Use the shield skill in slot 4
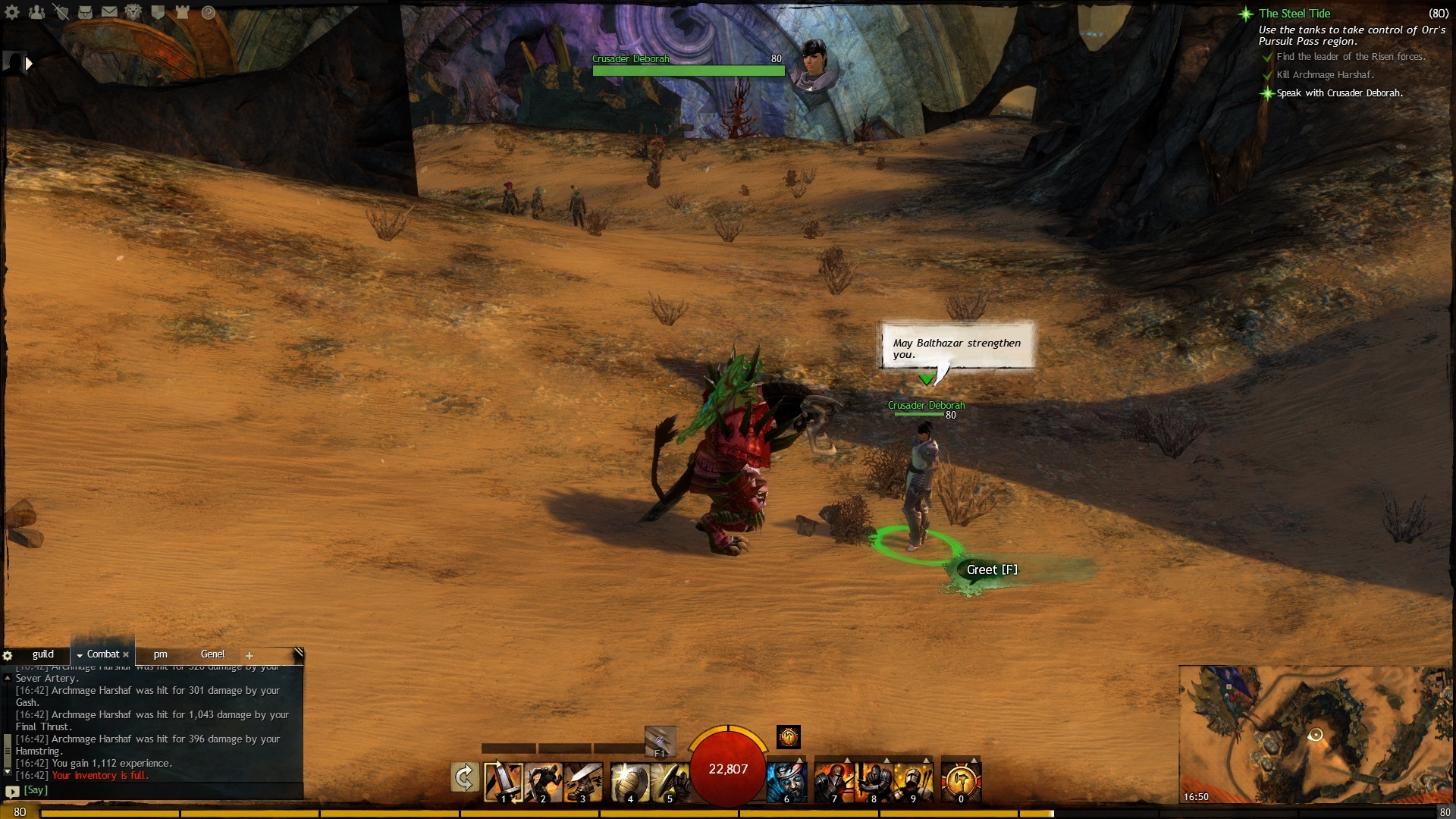This screenshot has width=1456, height=819. [629, 781]
